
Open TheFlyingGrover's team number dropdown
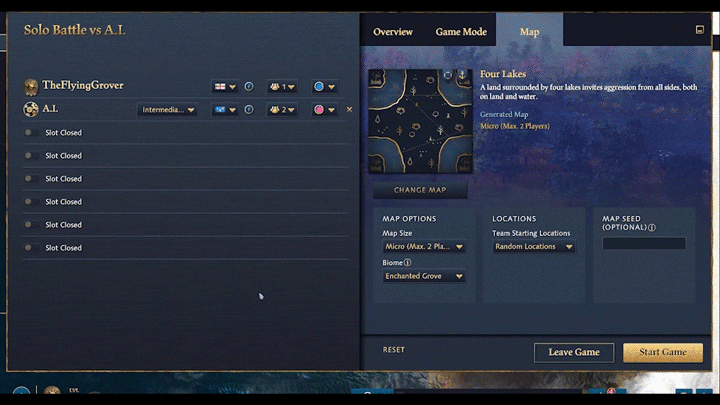click(281, 86)
